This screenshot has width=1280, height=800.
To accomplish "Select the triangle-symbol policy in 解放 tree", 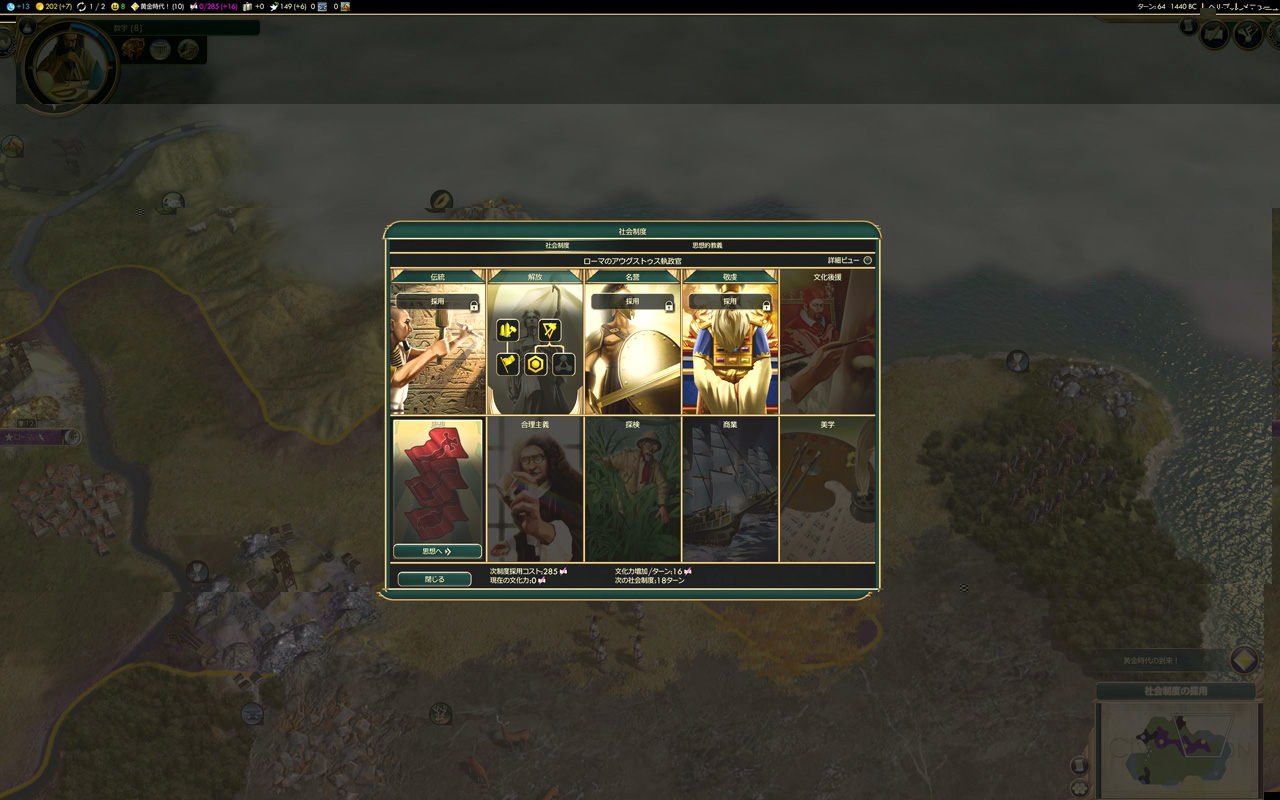I will (549, 330).
